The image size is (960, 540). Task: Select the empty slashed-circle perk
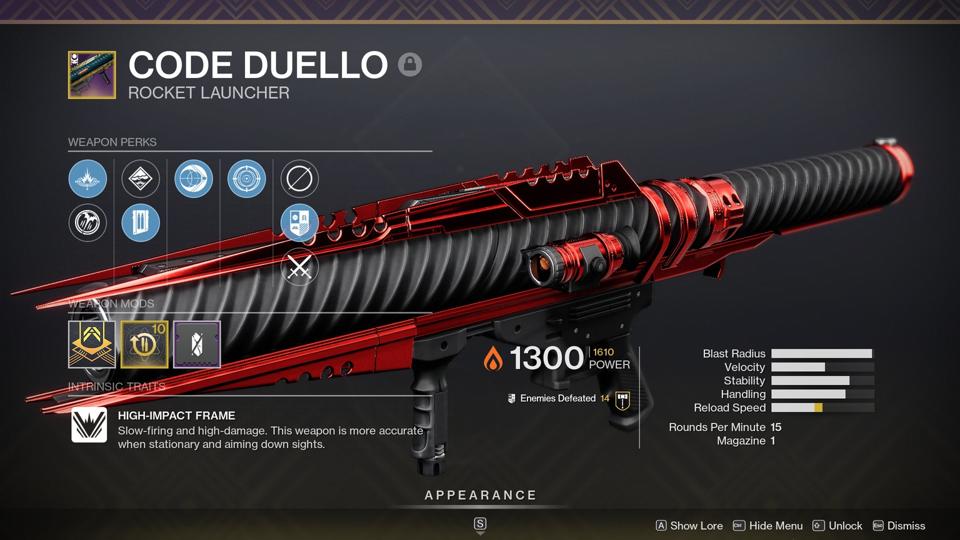(299, 179)
